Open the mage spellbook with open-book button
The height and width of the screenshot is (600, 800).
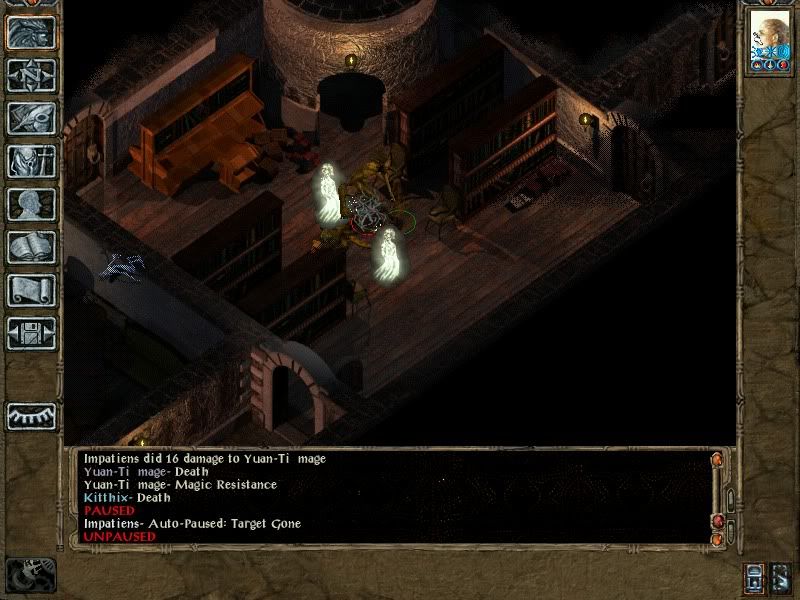click(31, 247)
